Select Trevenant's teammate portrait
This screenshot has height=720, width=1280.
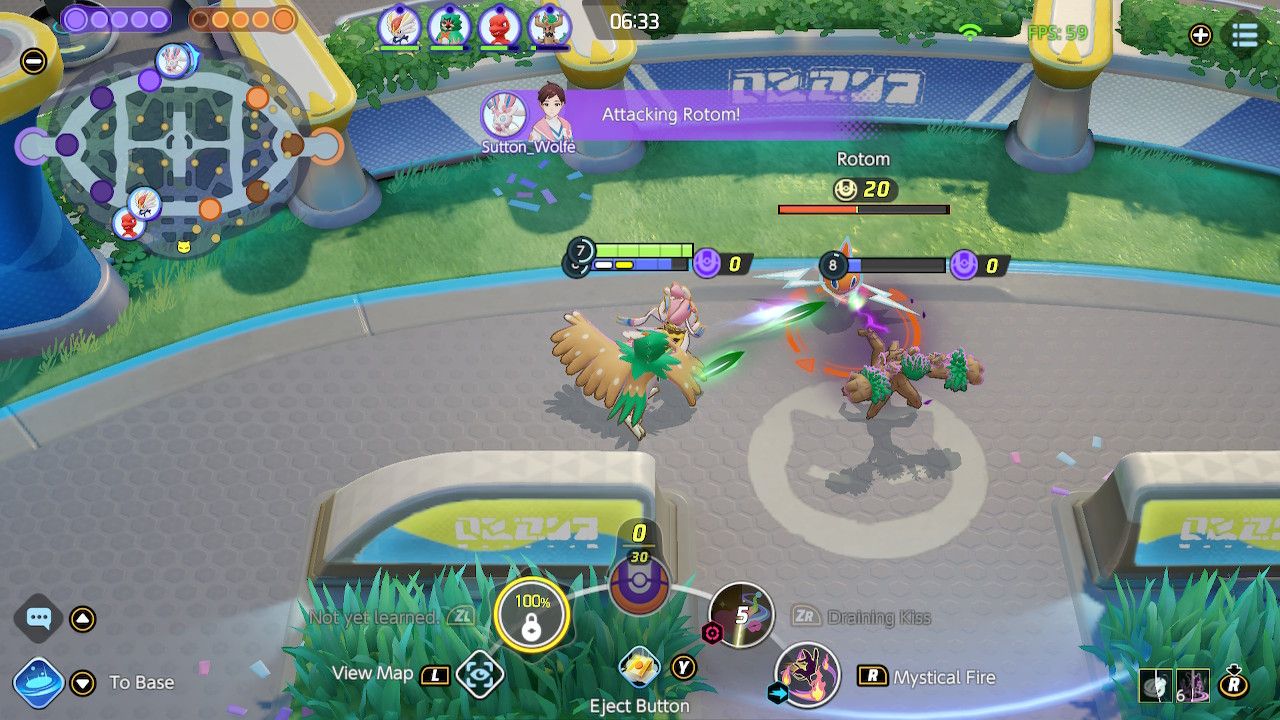(548, 26)
